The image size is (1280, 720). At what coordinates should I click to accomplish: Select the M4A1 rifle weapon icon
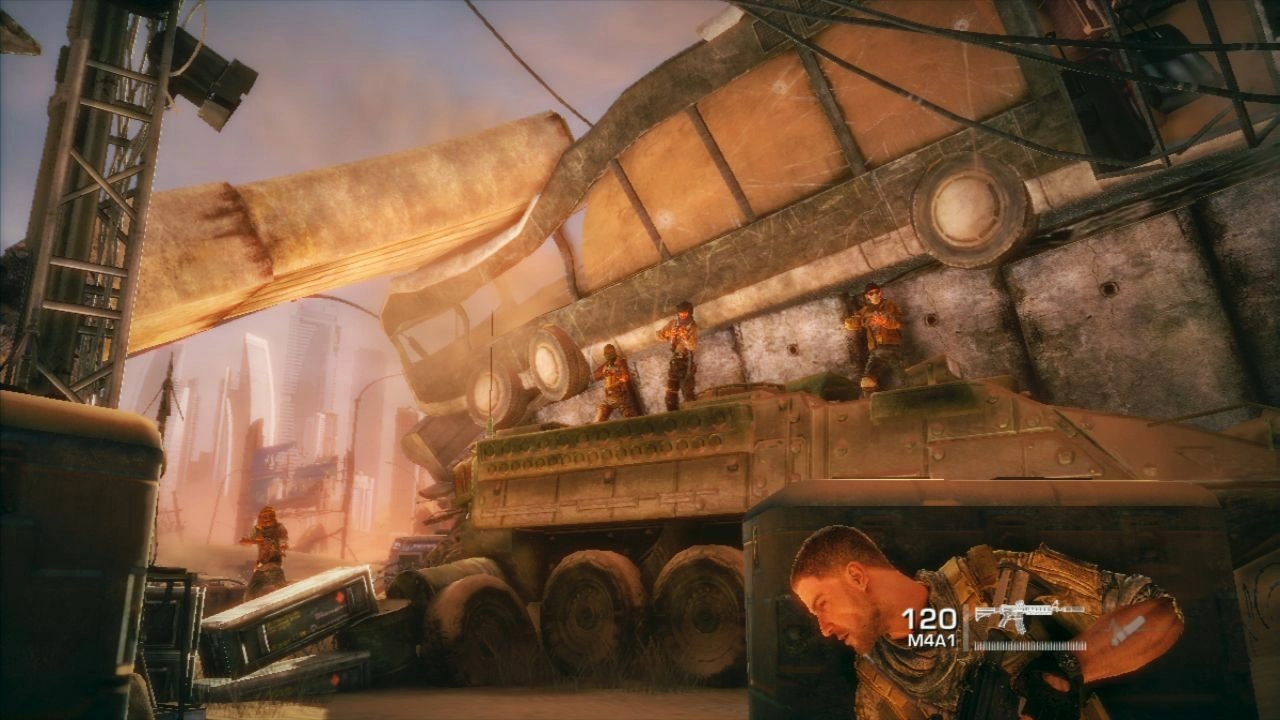(x=1026, y=615)
